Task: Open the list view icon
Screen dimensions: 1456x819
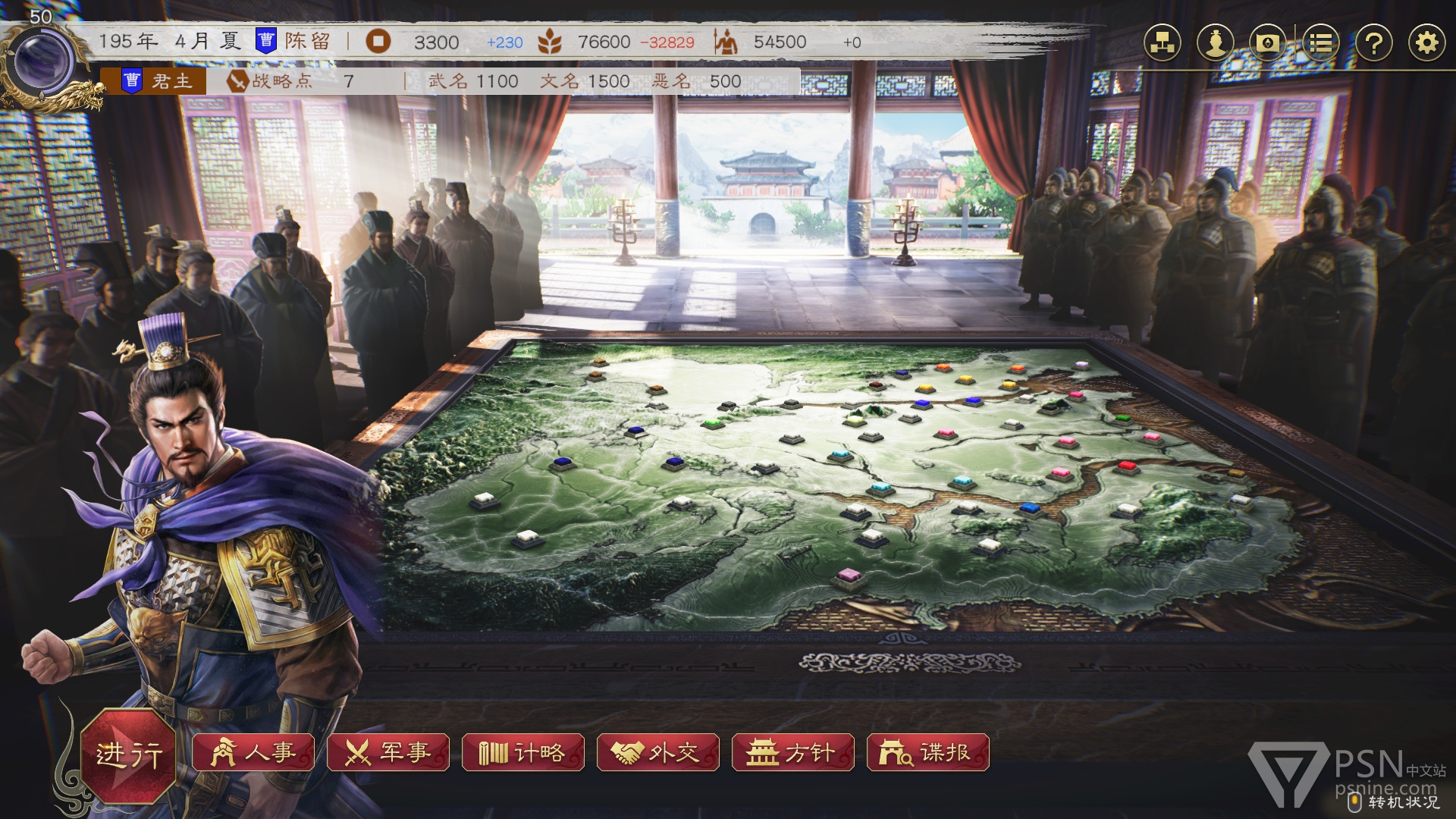Action: [x=1320, y=42]
